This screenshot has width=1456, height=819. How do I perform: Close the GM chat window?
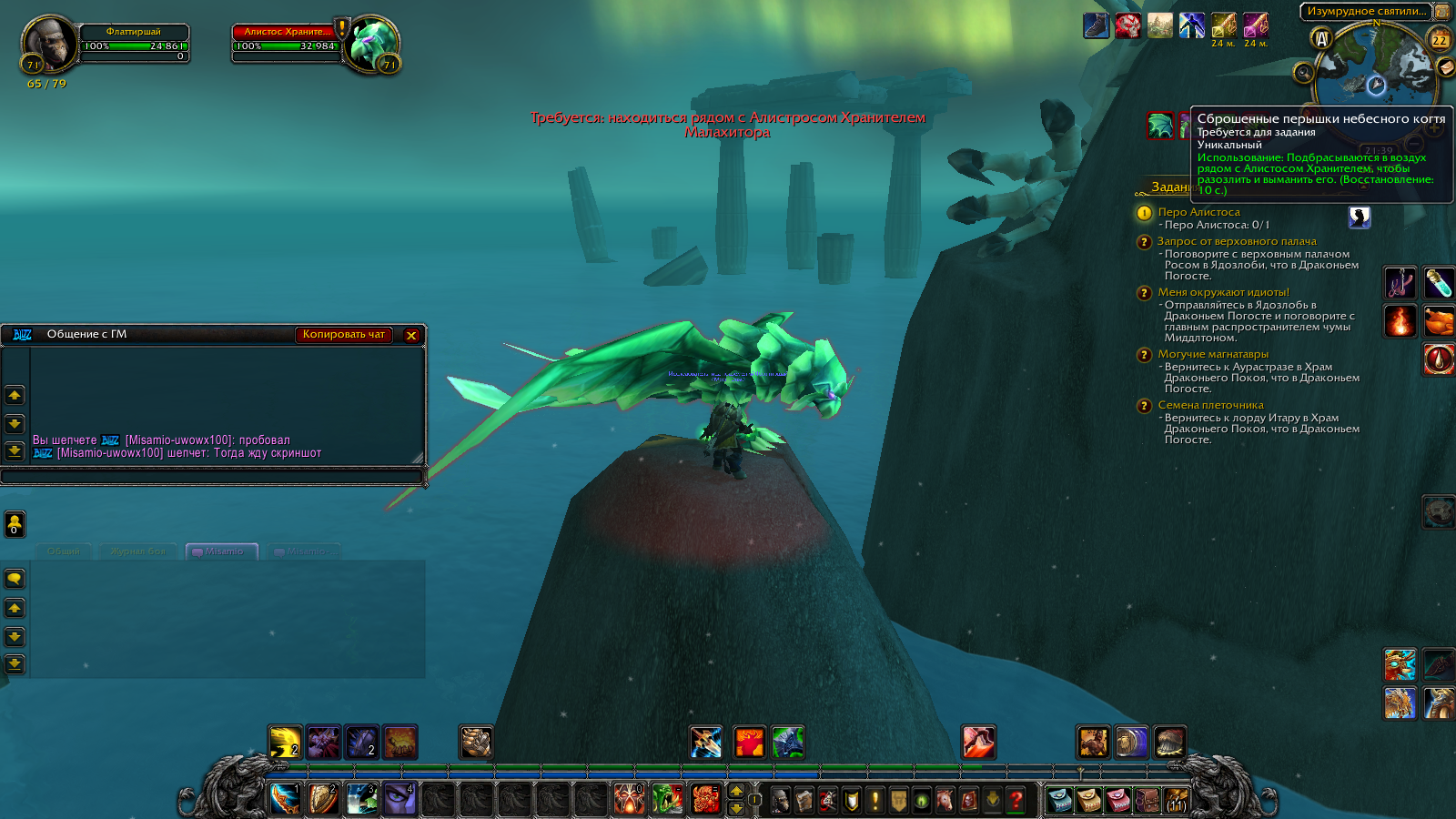(411, 336)
